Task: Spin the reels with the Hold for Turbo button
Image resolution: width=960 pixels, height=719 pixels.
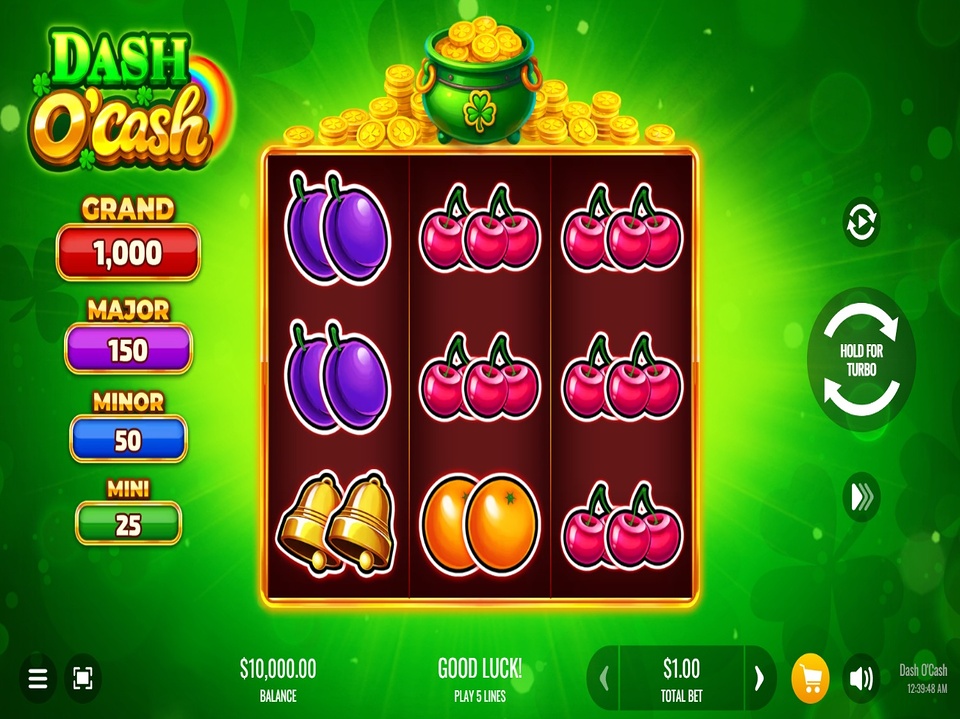Action: click(860, 360)
